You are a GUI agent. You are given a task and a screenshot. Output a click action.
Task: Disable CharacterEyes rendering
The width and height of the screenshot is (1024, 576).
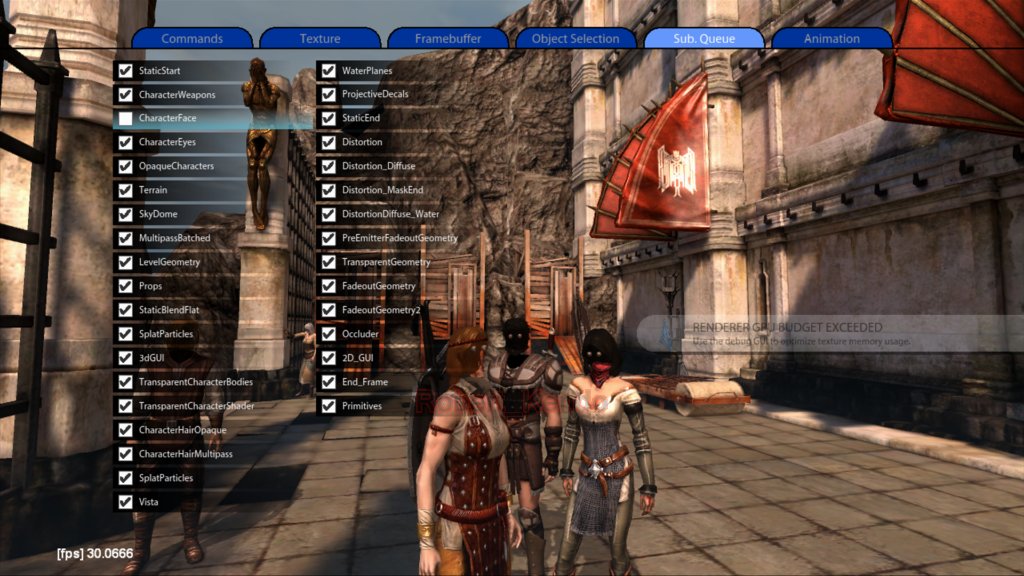(x=125, y=142)
